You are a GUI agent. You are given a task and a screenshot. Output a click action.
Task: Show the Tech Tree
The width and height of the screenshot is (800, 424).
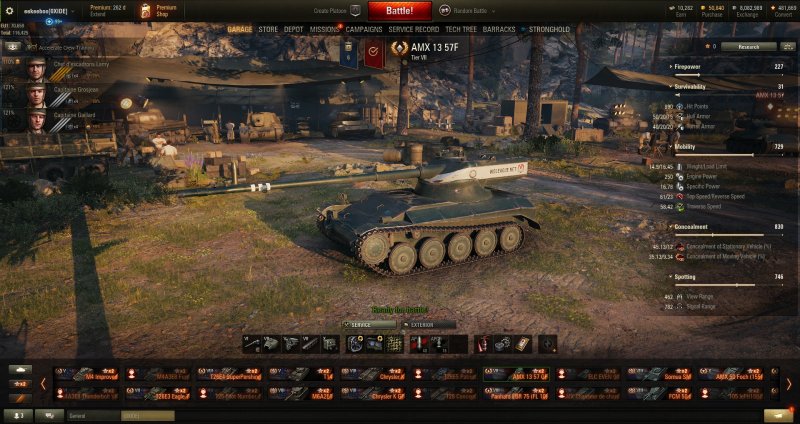(460, 30)
